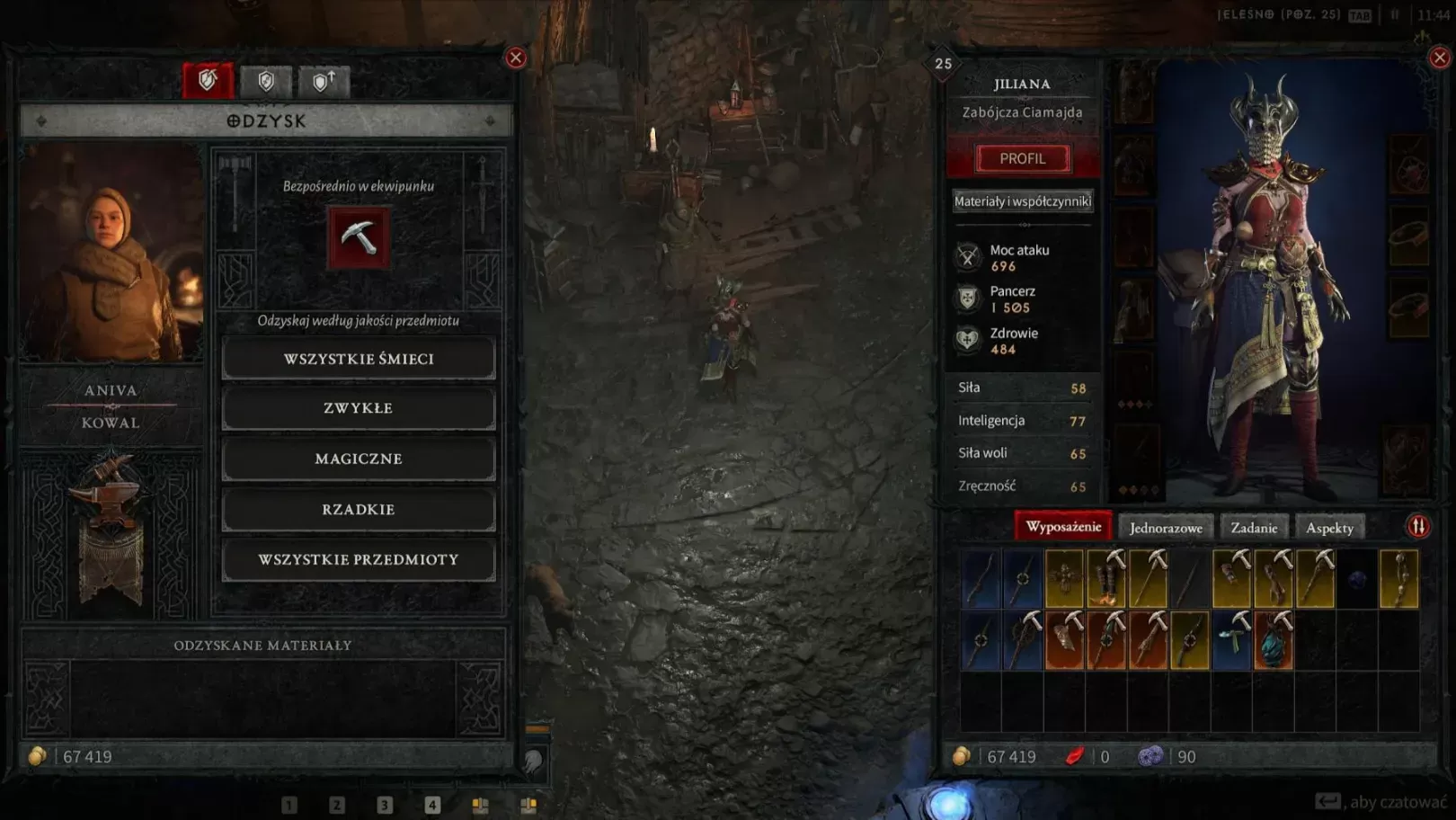Select the Rzadkie salvage button
This screenshot has width=1456, height=820.
tap(358, 509)
